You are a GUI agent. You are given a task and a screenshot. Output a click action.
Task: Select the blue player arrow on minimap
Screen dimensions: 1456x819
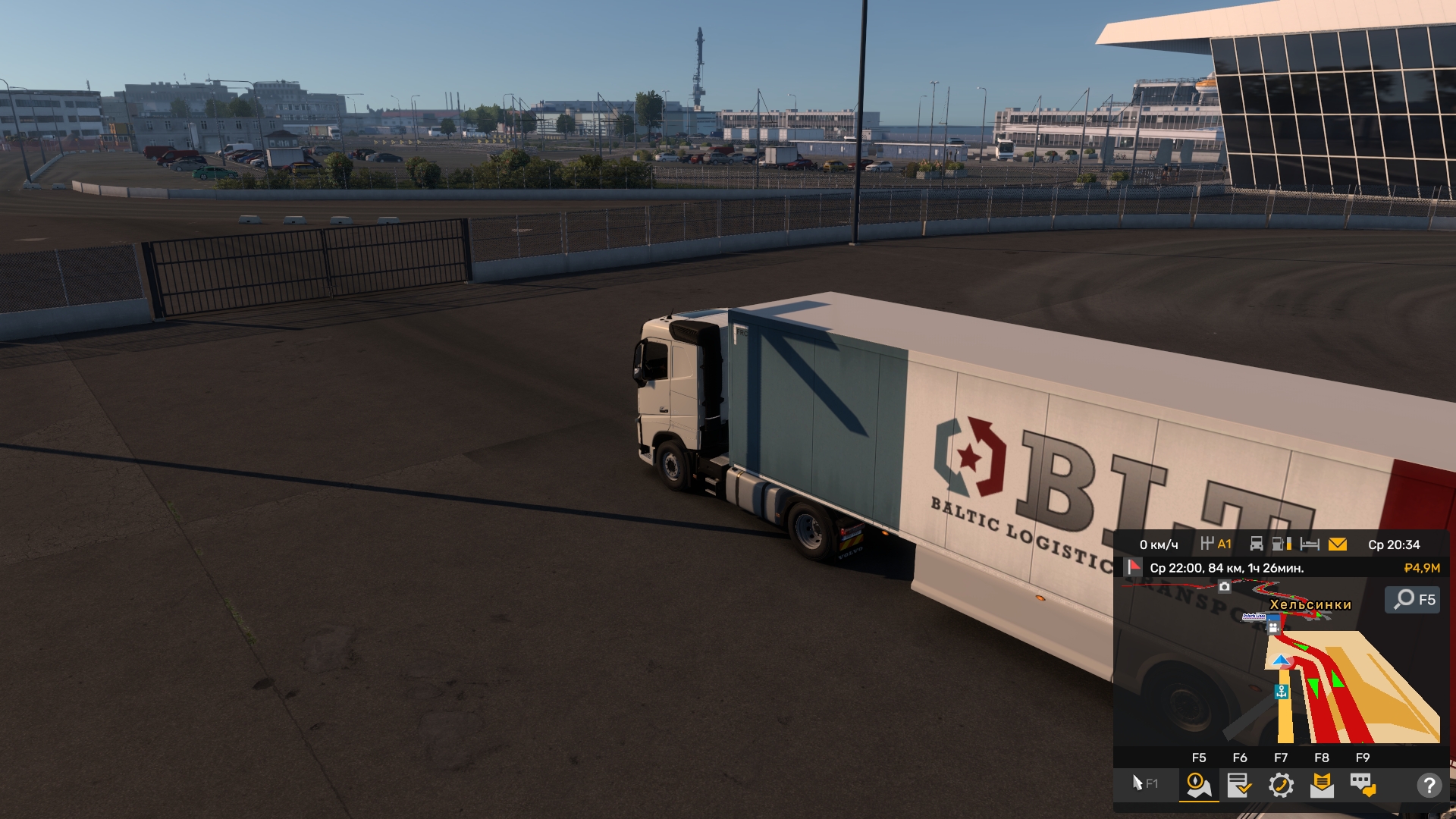[x=1282, y=661]
